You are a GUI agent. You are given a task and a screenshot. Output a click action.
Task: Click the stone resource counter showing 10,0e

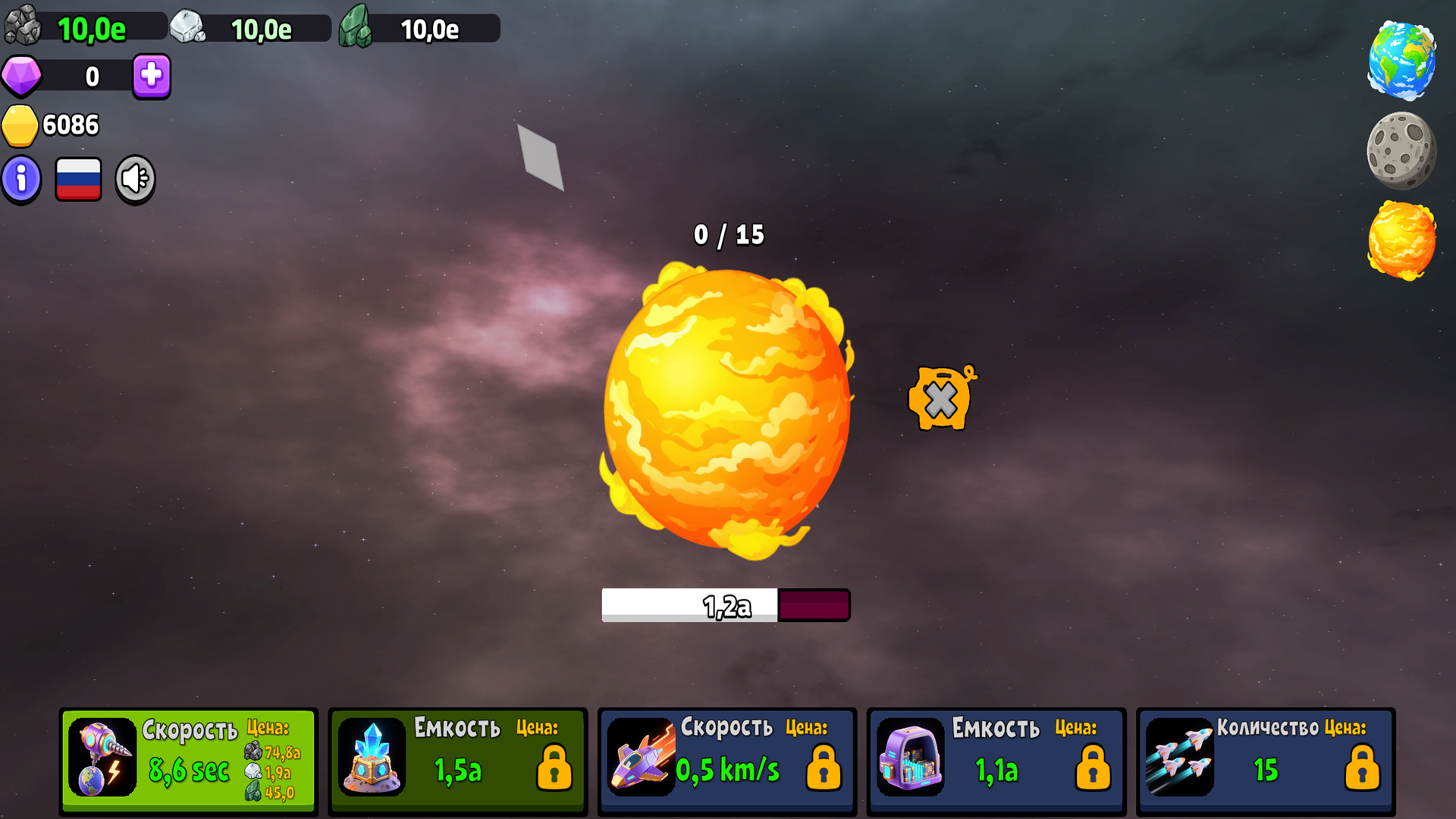tap(83, 28)
